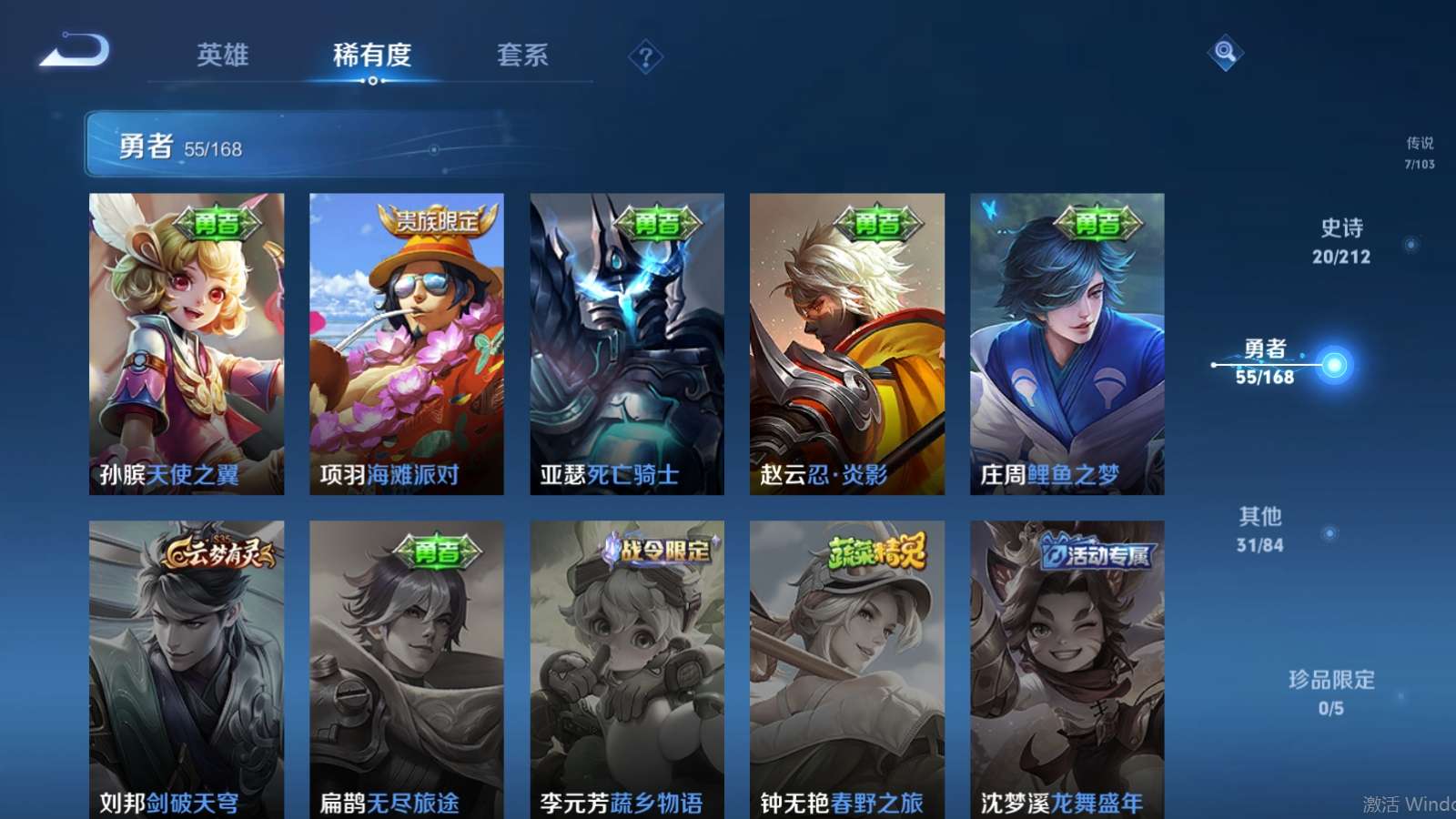1456x819 pixels.
Task: Open the question mark help icon
Action: (645, 57)
